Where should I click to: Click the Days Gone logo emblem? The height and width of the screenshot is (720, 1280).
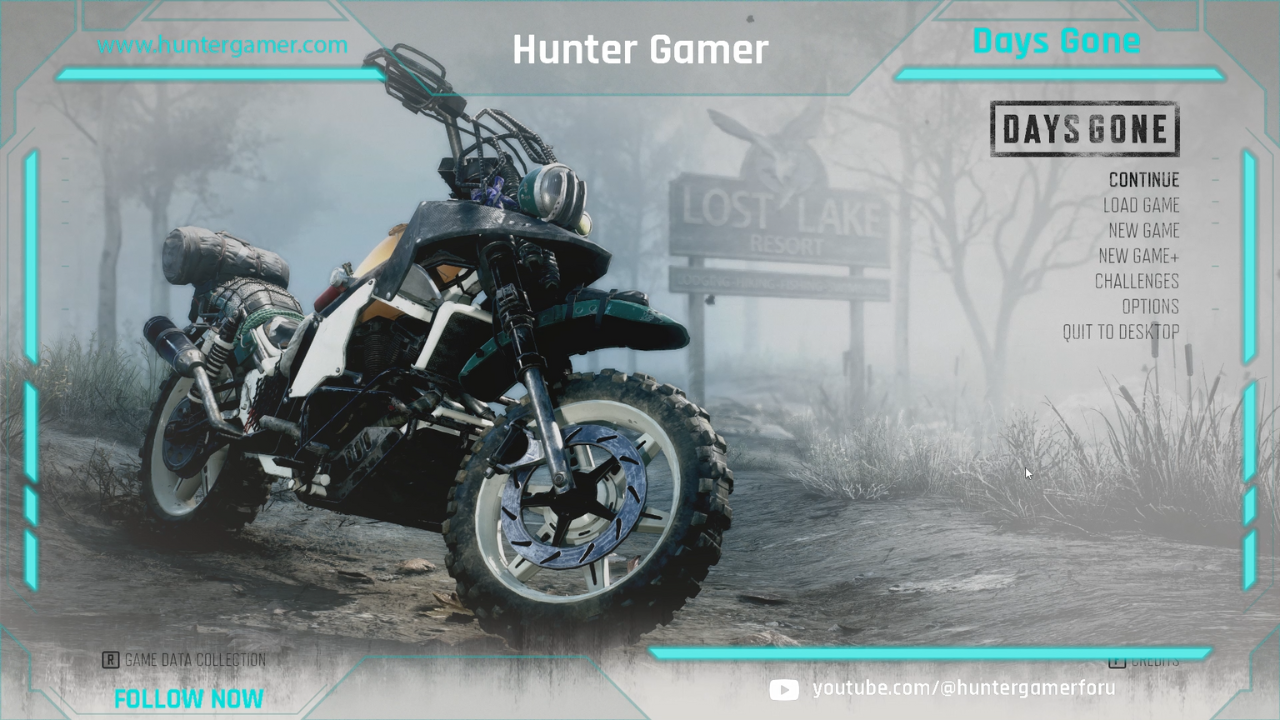[1084, 129]
